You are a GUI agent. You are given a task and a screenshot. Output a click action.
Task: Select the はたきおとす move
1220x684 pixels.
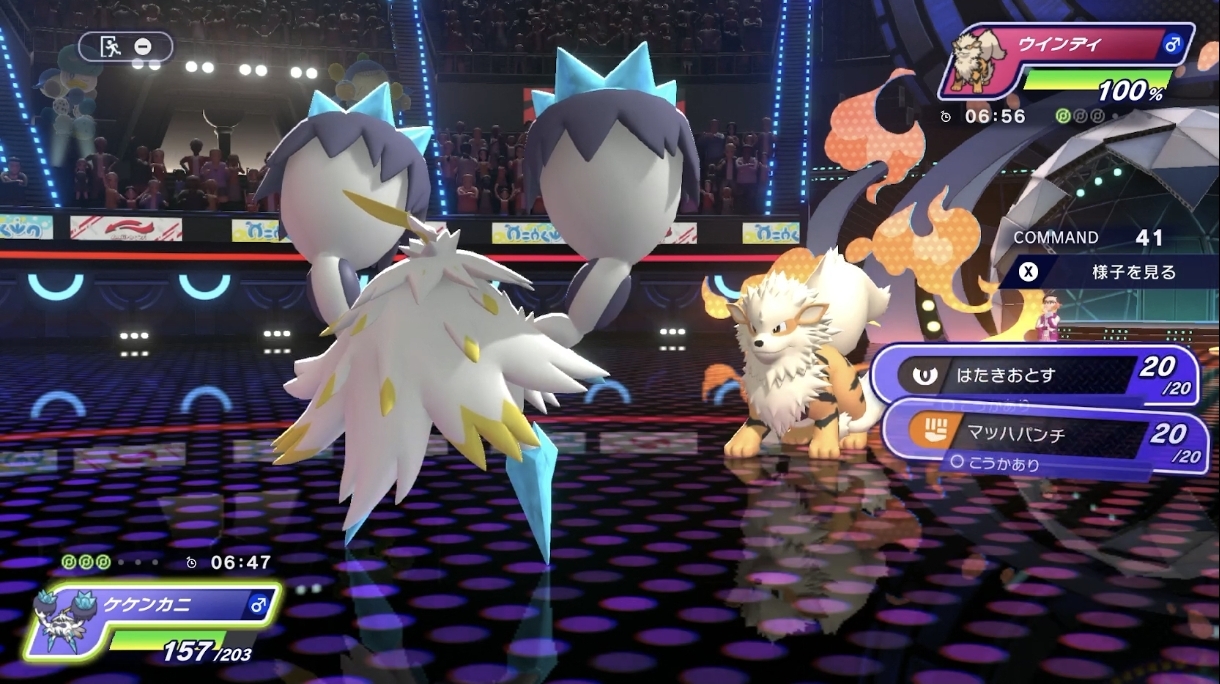pyautogui.click(x=1035, y=376)
